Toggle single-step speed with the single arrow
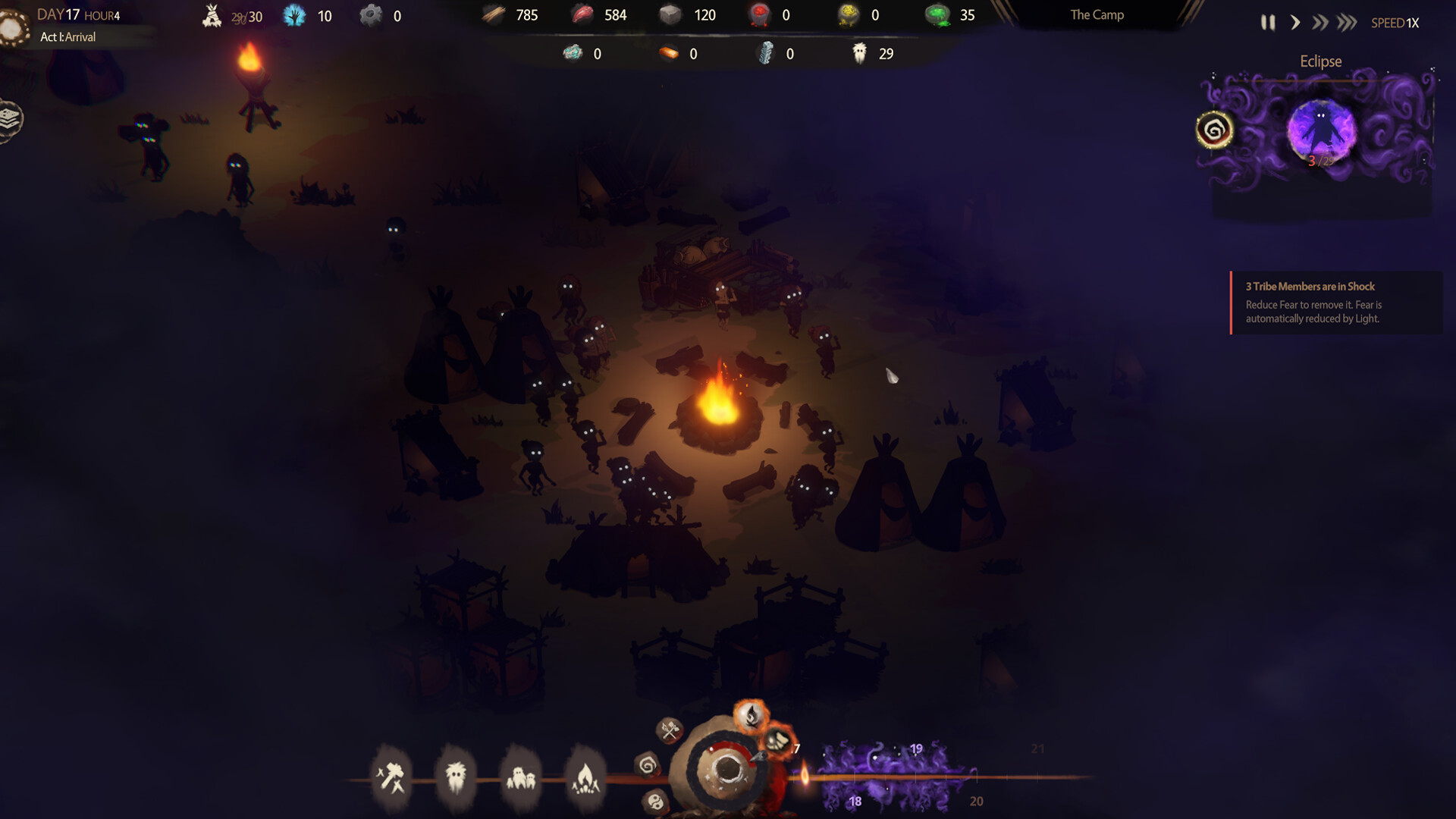 pyautogui.click(x=1295, y=23)
